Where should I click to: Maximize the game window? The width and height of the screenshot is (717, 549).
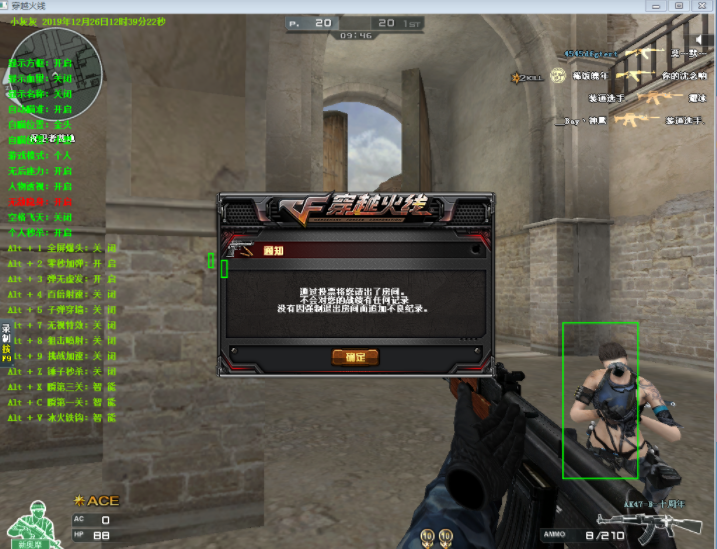click(x=678, y=6)
